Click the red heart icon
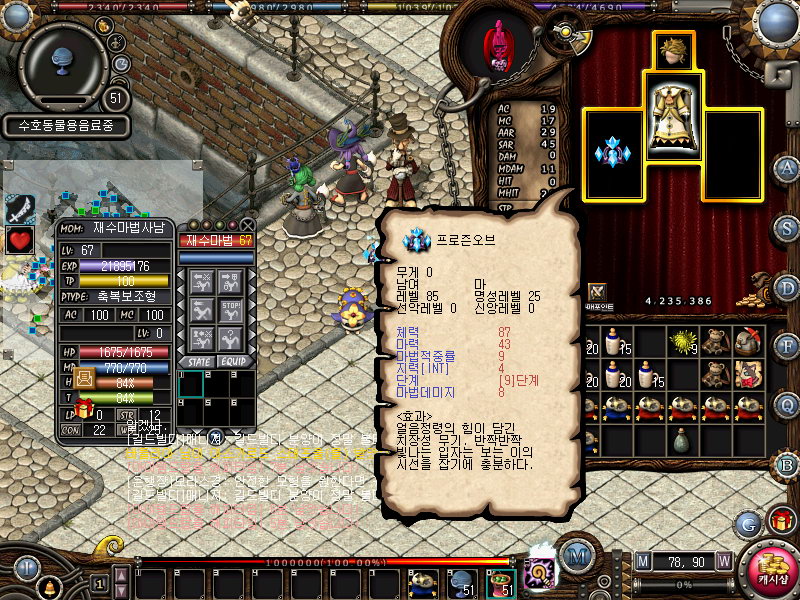 click(x=20, y=240)
